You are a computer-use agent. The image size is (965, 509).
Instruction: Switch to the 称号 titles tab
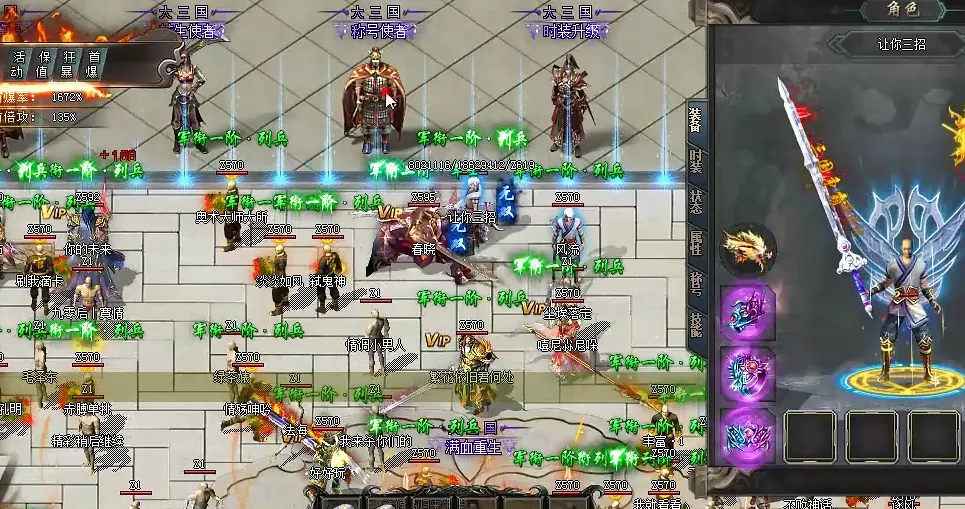696,285
